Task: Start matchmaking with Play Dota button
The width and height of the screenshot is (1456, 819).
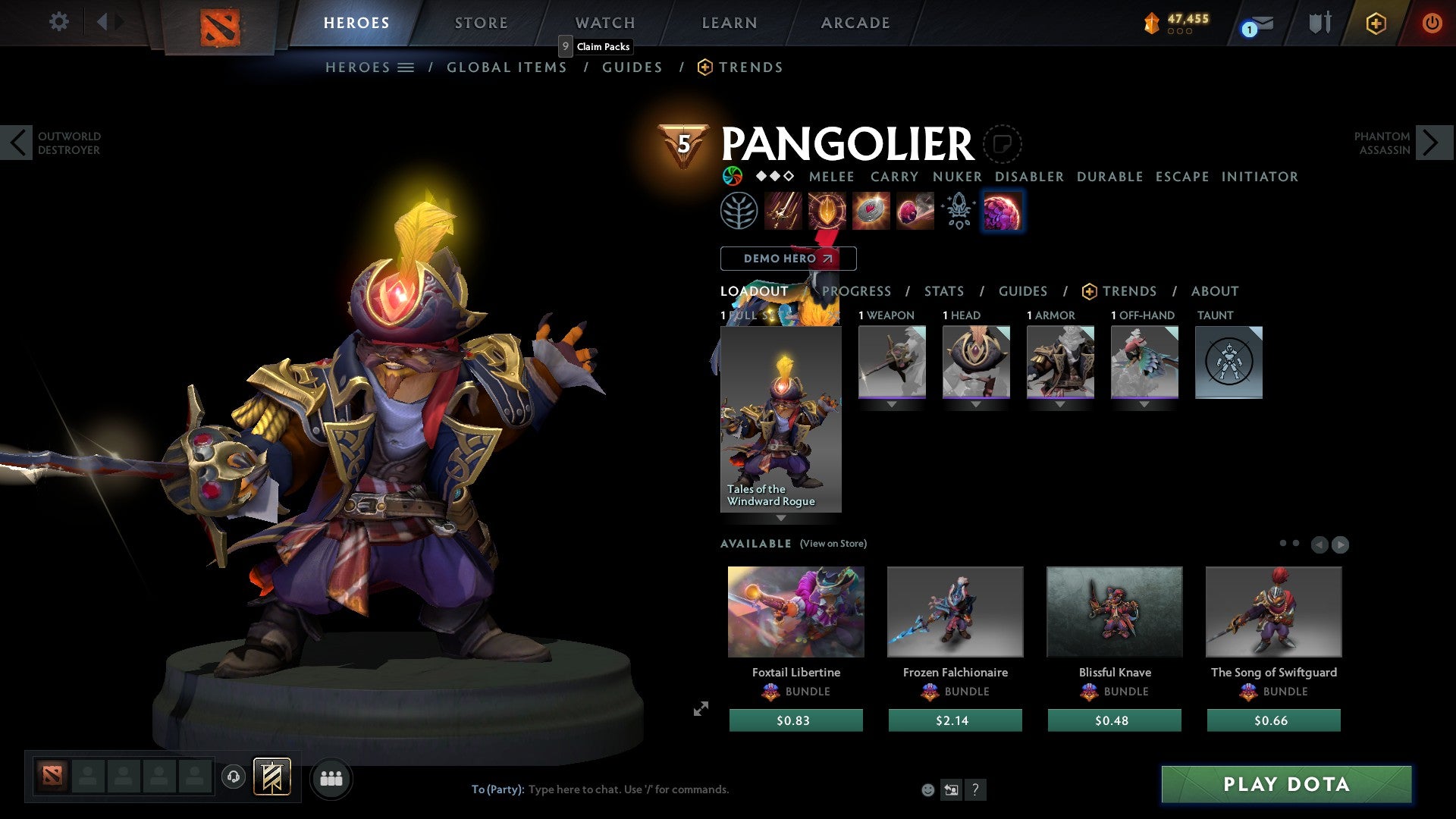Action: tap(1286, 784)
